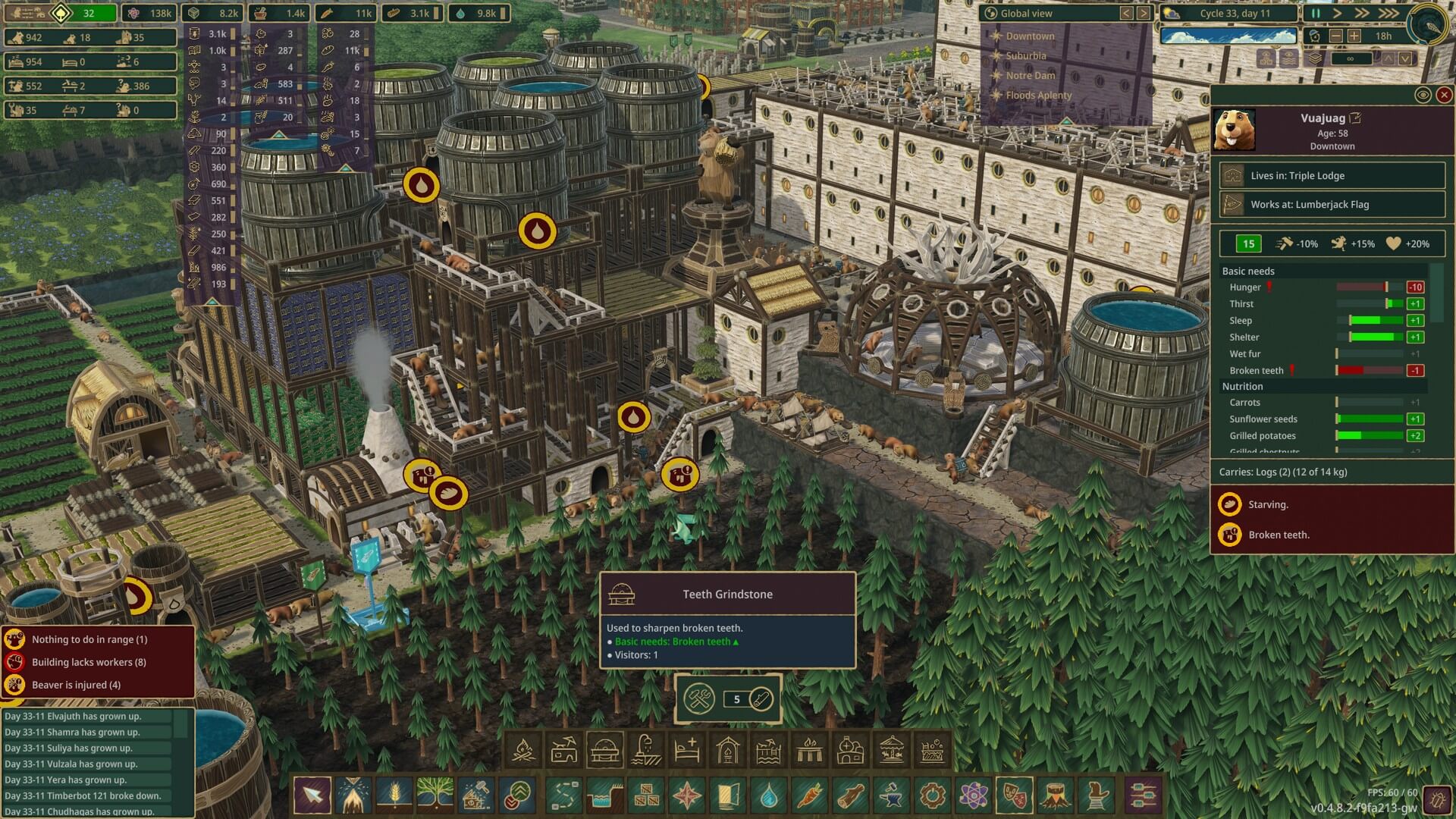
Task: Toggle the eye tracking on Vuajuag's panel
Action: [1423, 95]
